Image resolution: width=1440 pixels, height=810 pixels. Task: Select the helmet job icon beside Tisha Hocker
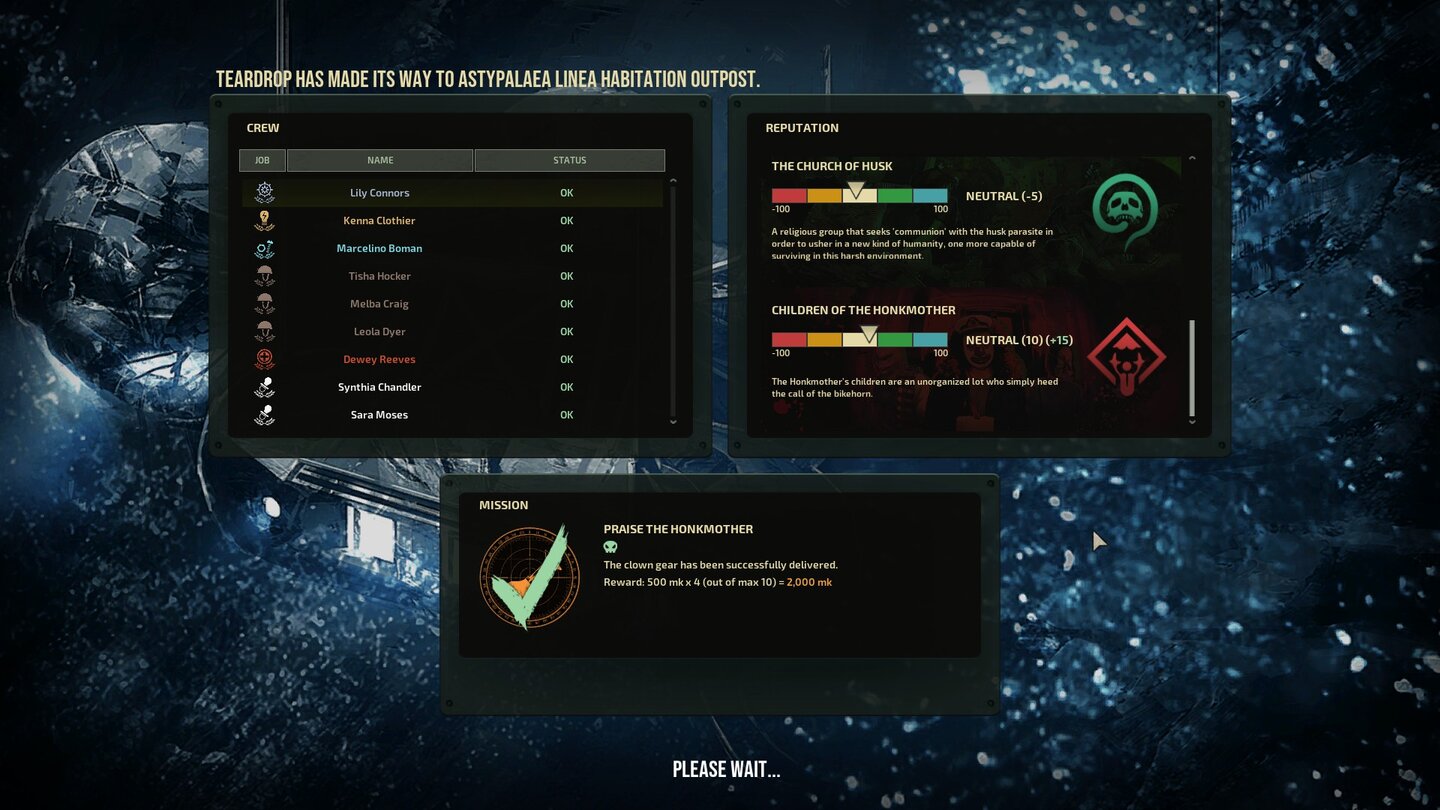[x=264, y=275]
